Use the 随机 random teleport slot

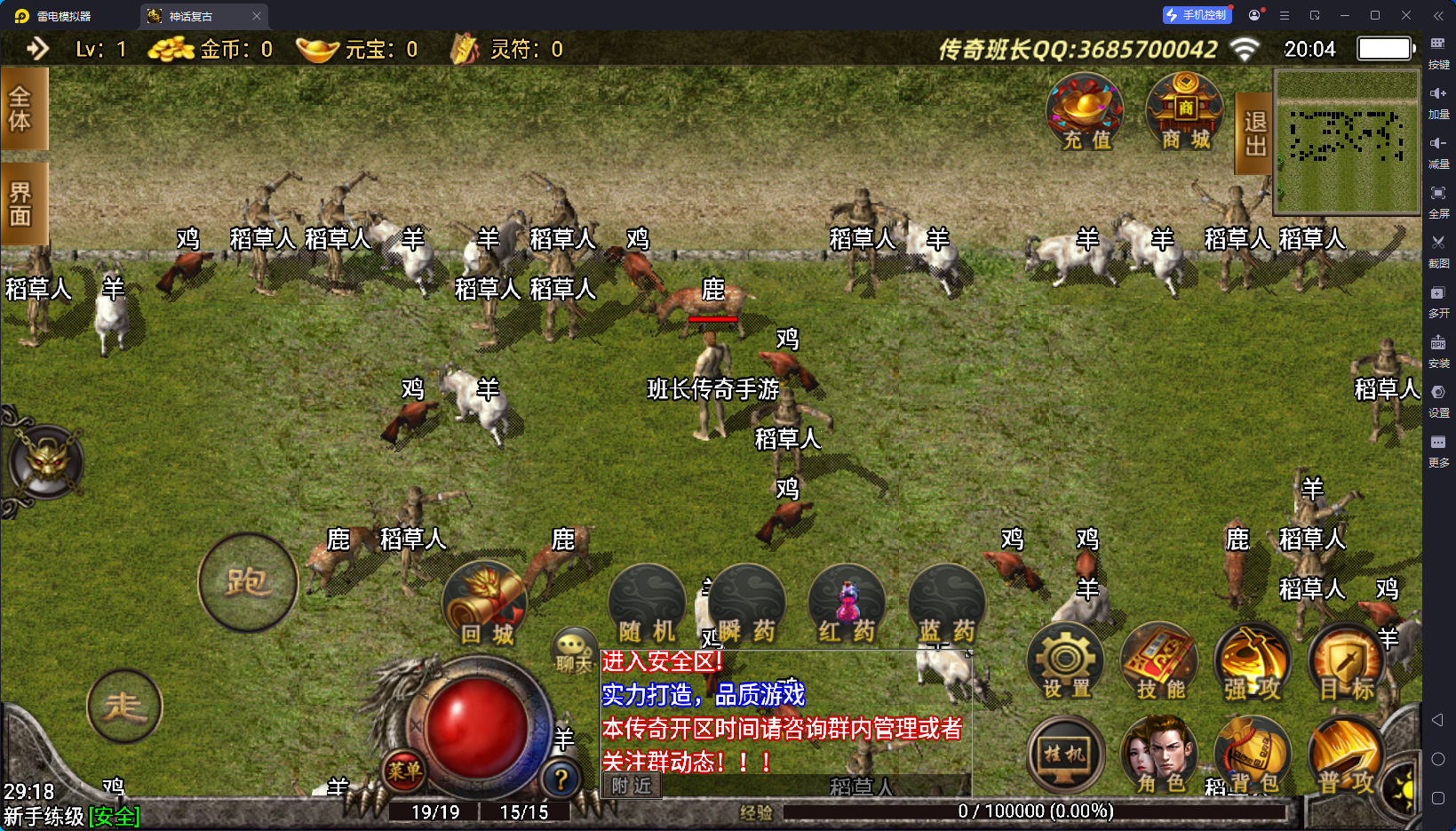click(x=647, y=606)
